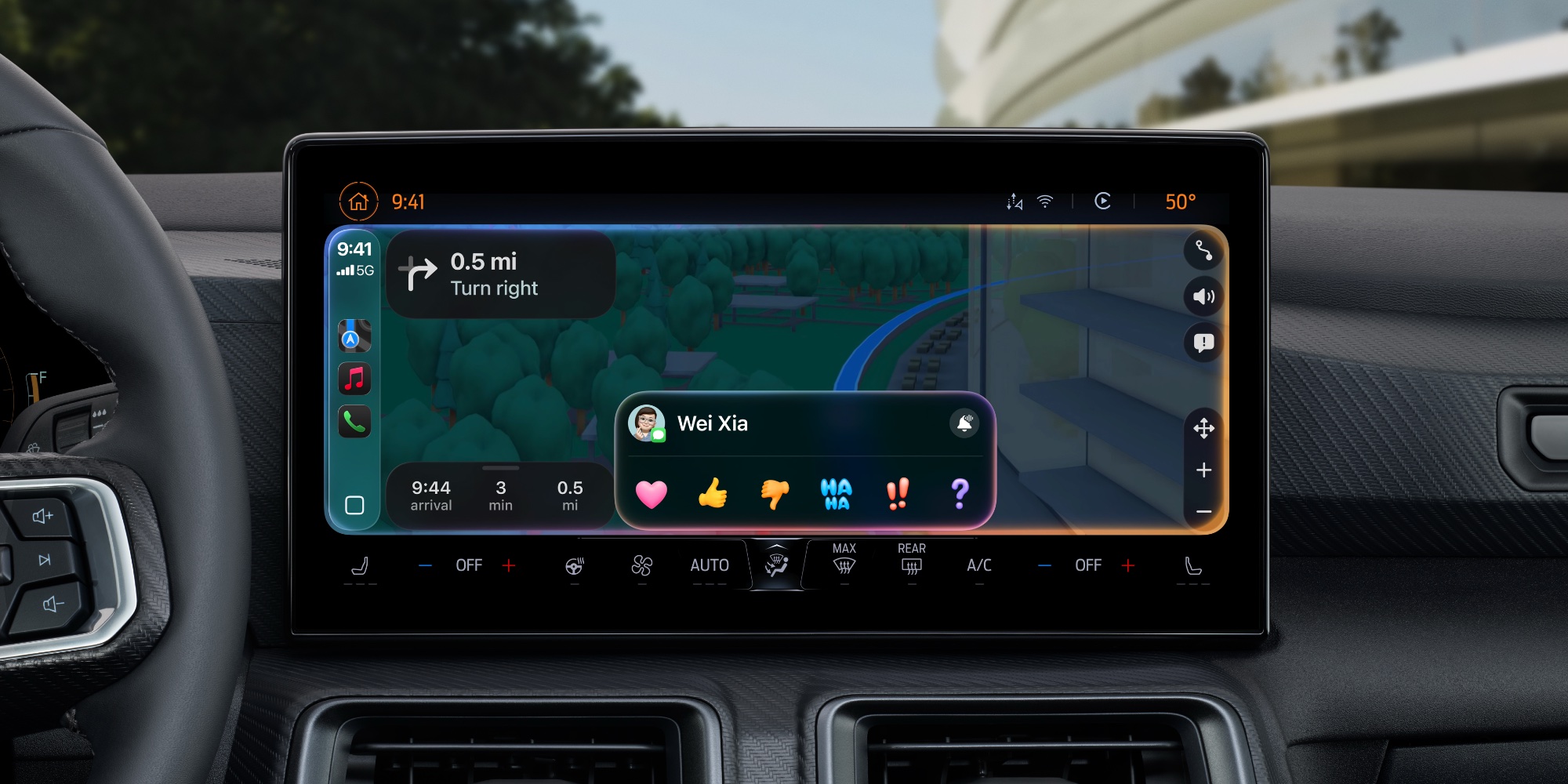Raise driver temperature with the red plus

coord(509,564)
